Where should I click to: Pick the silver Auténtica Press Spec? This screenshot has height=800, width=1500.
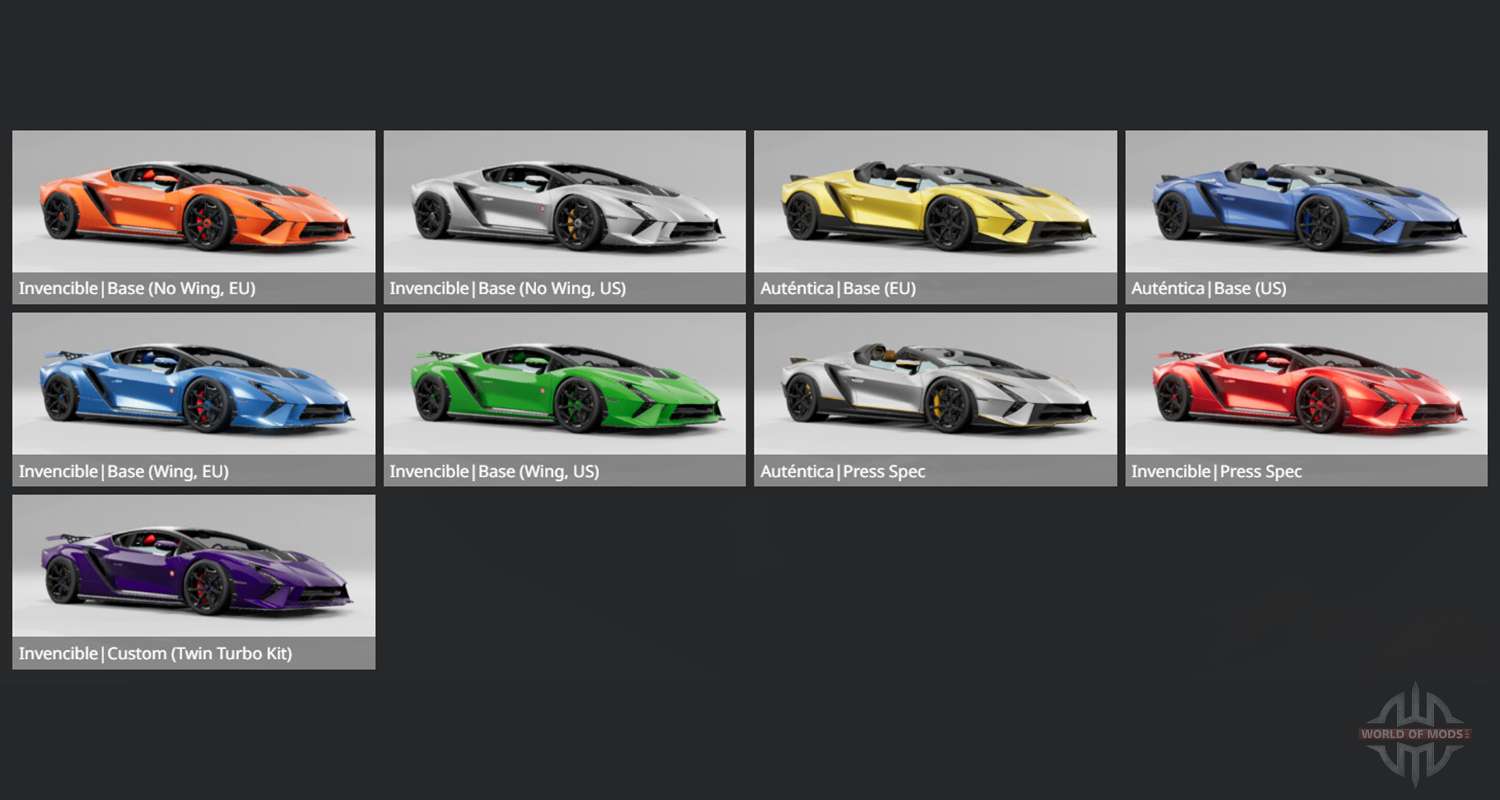[x=935, y=398]
